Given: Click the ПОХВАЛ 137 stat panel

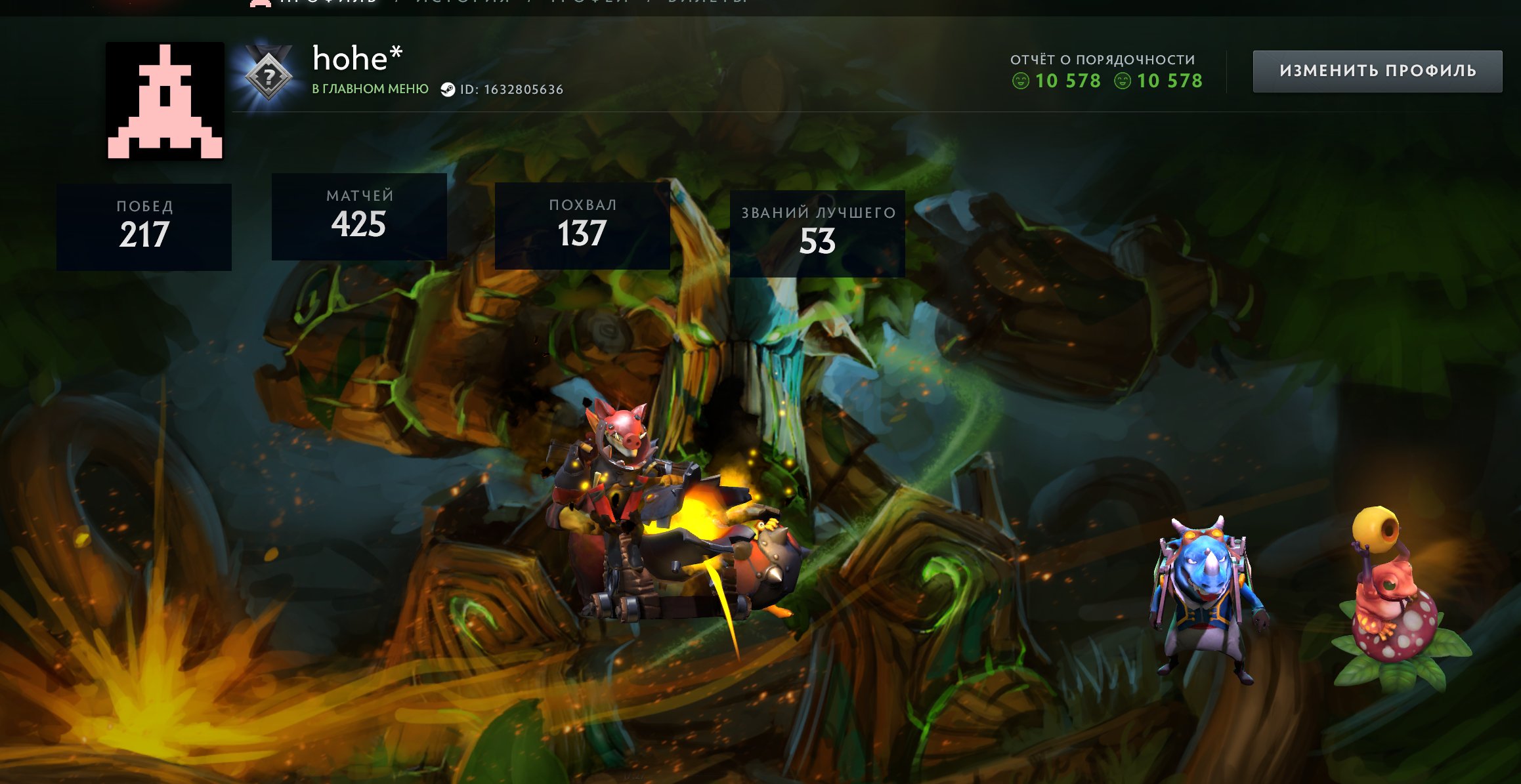Looking at the screenshot, I should pyautogui.click(x=582, y=223).
